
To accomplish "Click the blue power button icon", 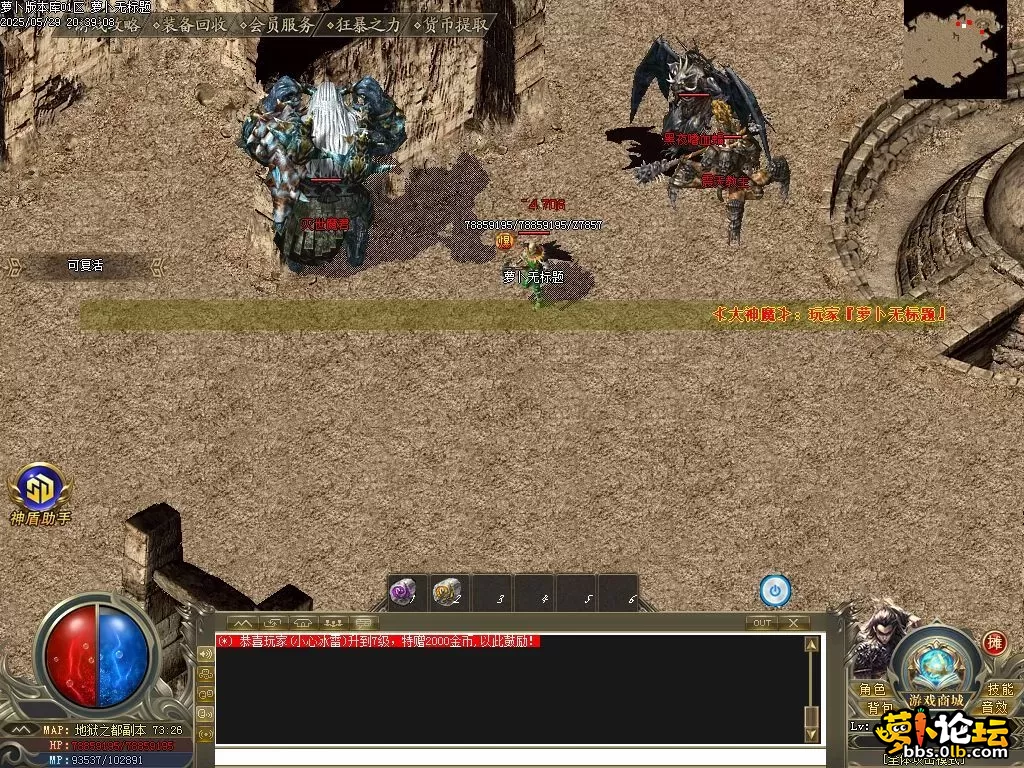I will (775, 591).
